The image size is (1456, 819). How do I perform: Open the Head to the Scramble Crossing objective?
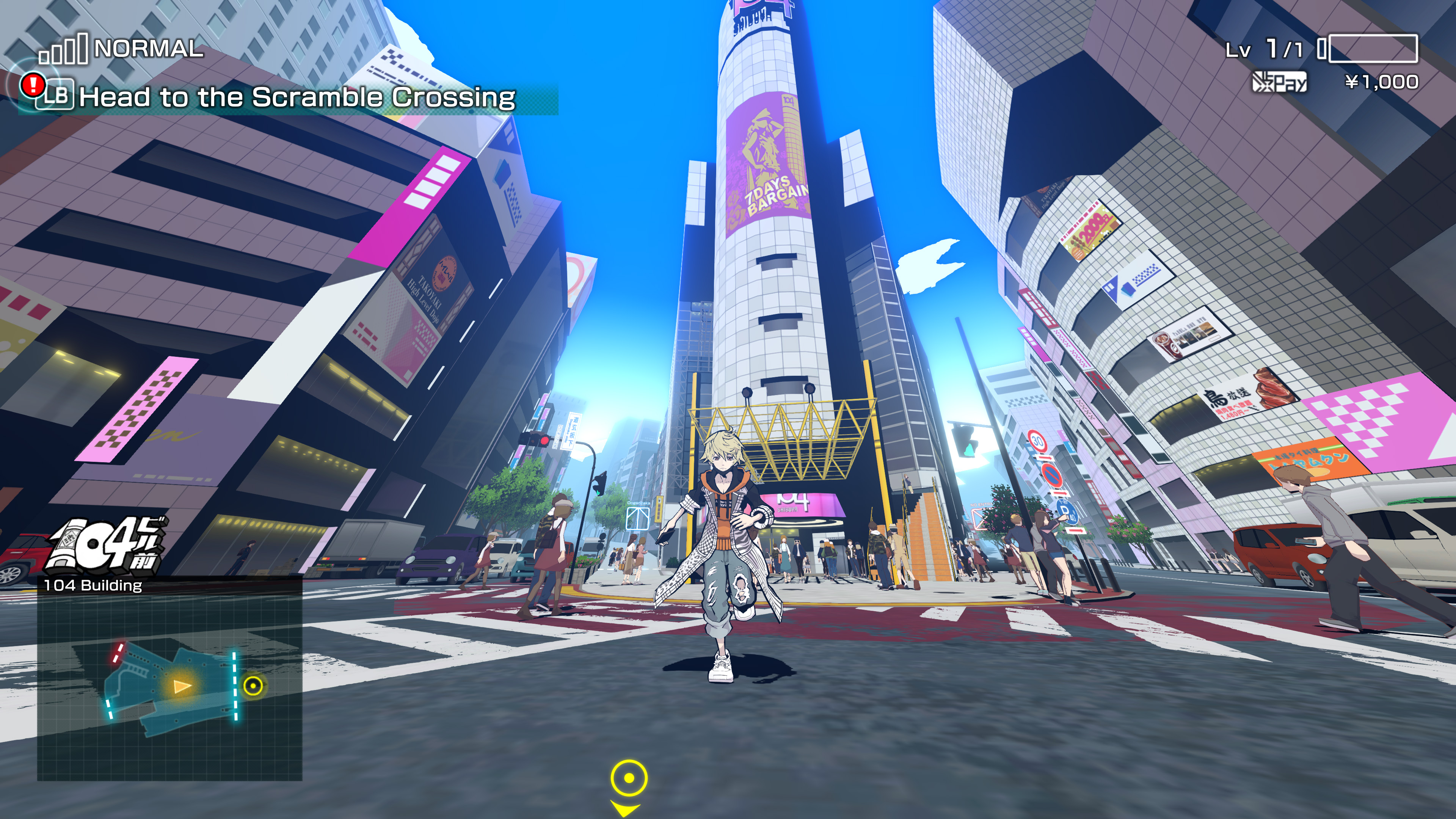coord(297,97)
